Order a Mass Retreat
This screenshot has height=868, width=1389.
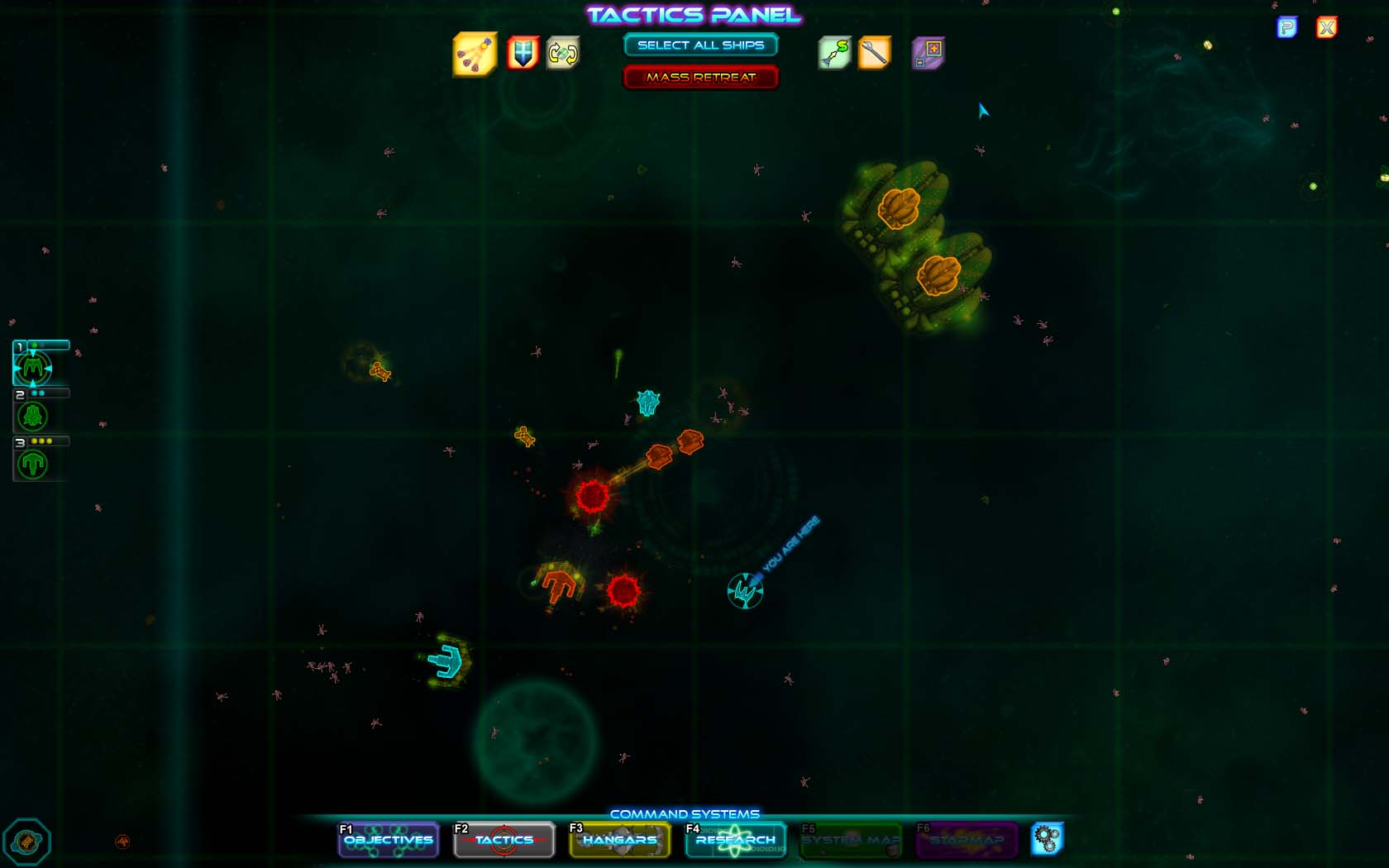click(701, 76)
